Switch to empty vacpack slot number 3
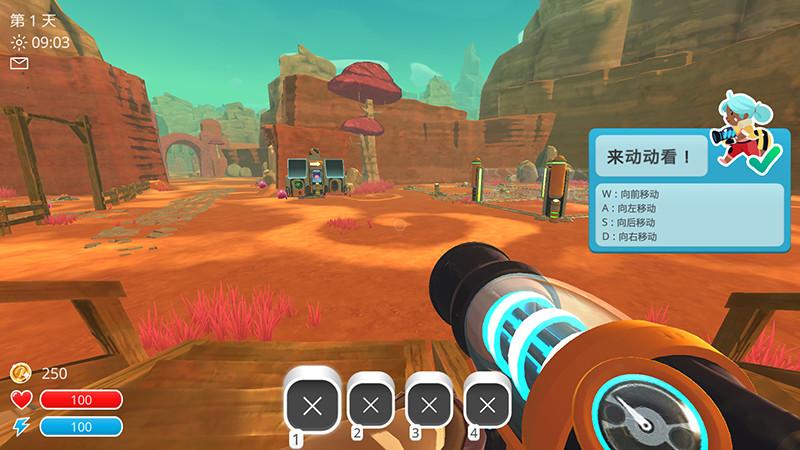The width and height of the screenshot is (800, 450). (430, 404)
